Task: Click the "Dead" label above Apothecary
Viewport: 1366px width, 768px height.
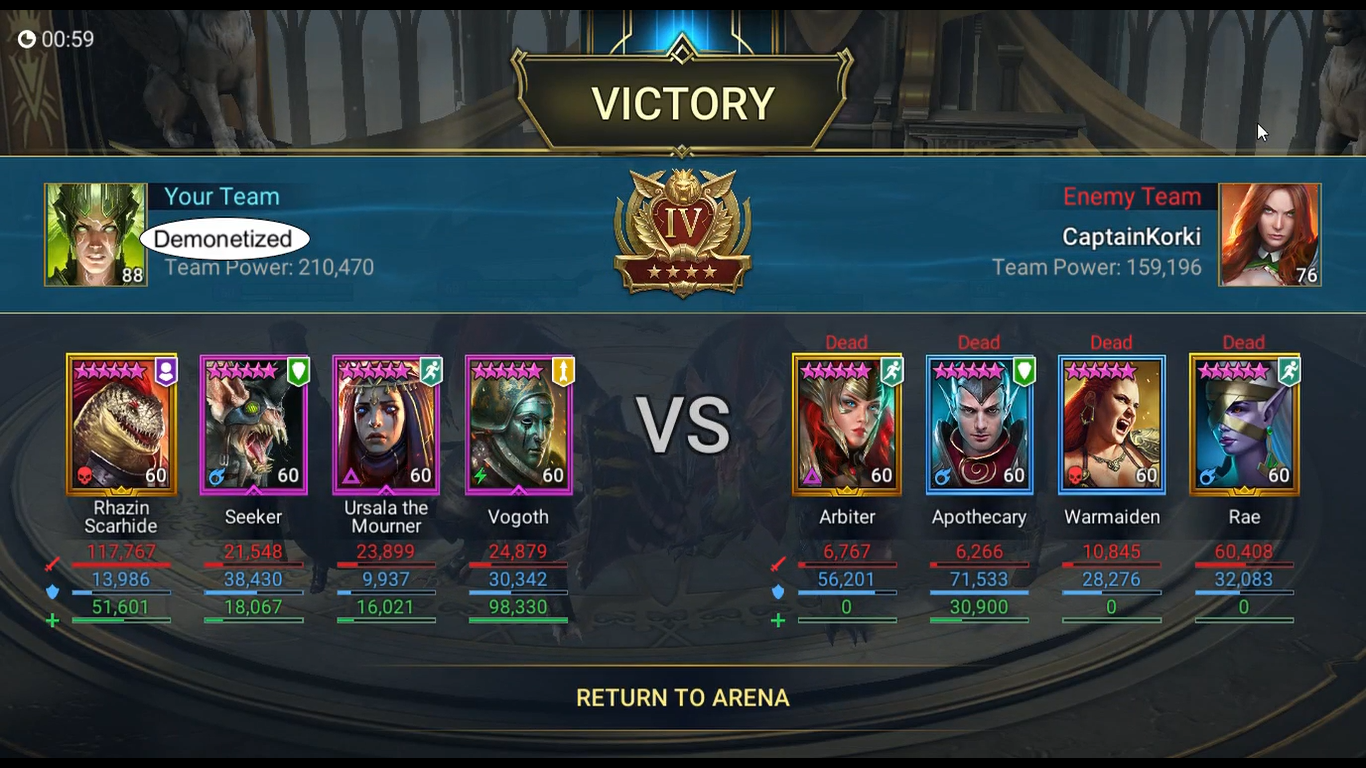Action: [979, 342]
